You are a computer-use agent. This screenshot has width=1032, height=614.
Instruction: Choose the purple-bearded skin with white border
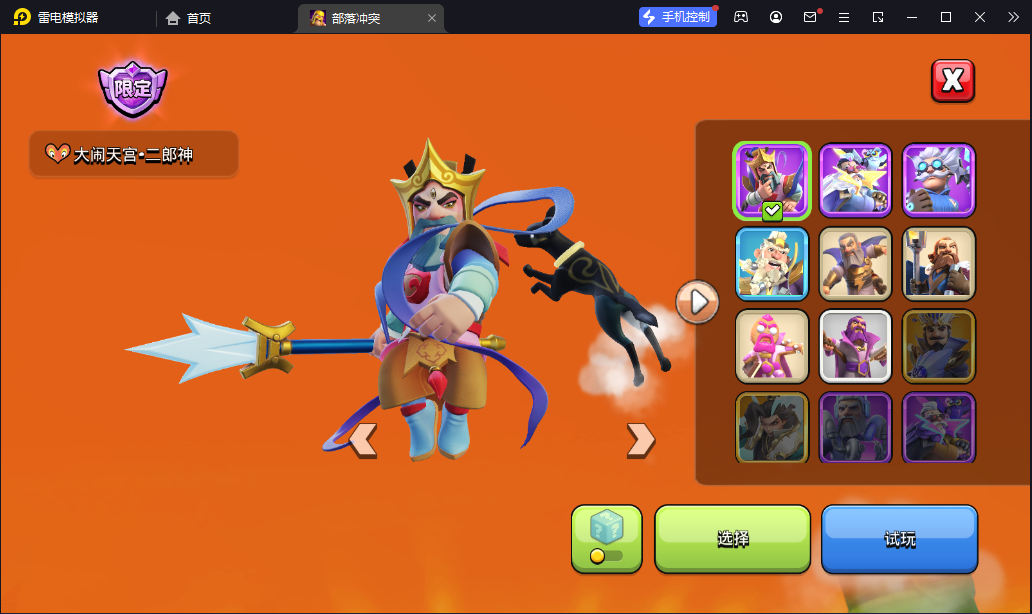[855, 346]
